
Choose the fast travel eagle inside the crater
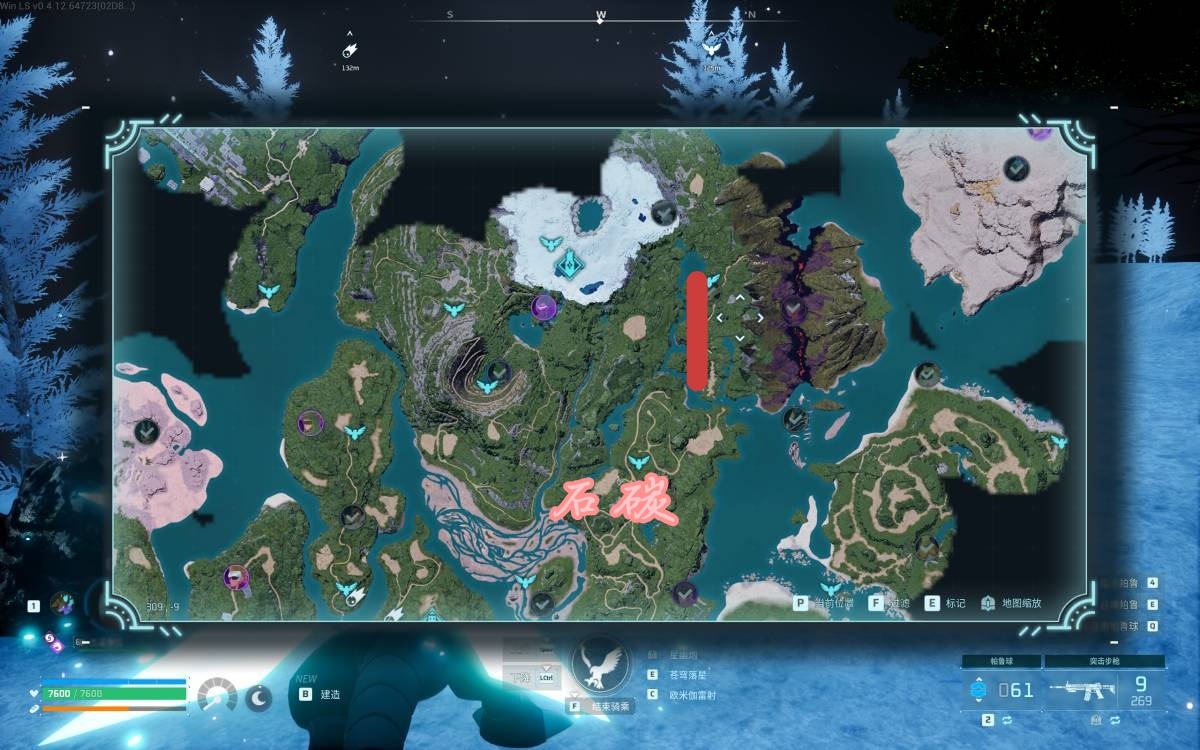pyautogui.click(x=489, y=385)
